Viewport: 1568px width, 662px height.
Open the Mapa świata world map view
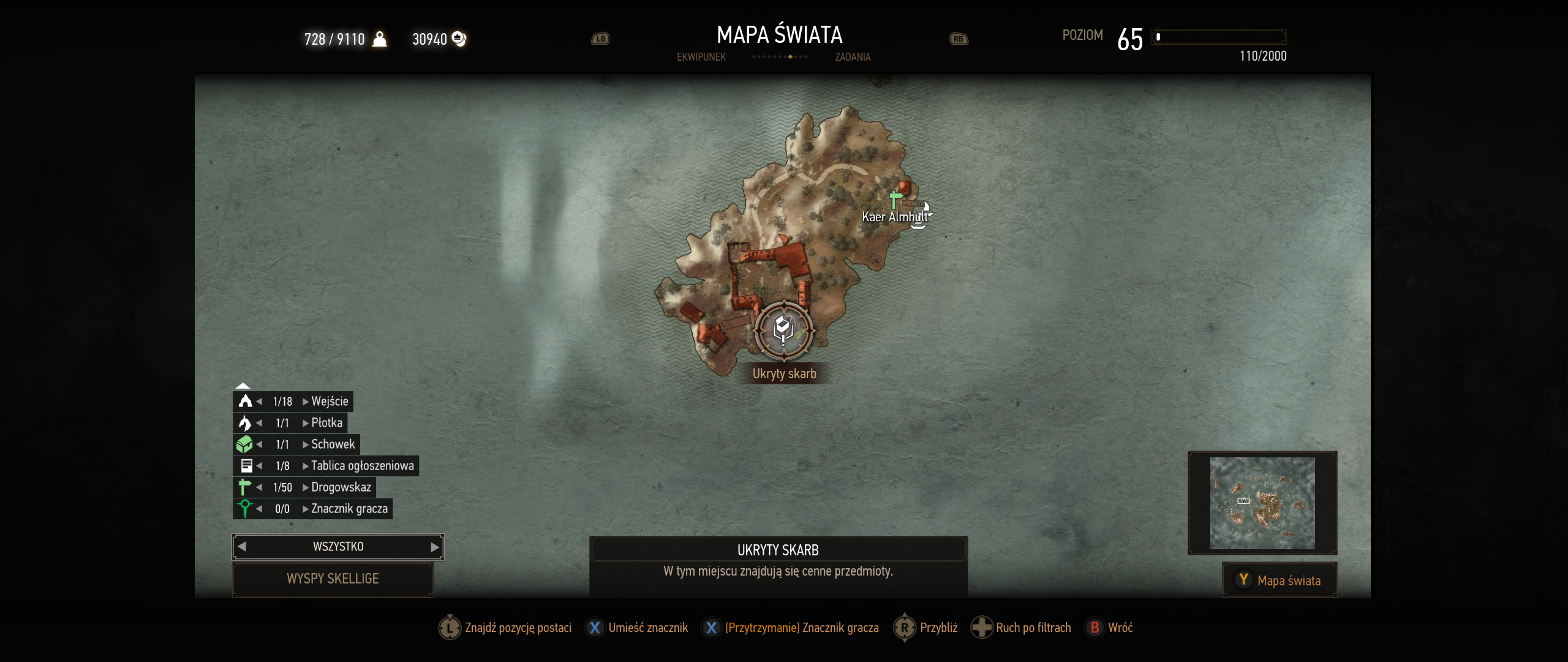pyautogui.click(x=1280, y=580)
